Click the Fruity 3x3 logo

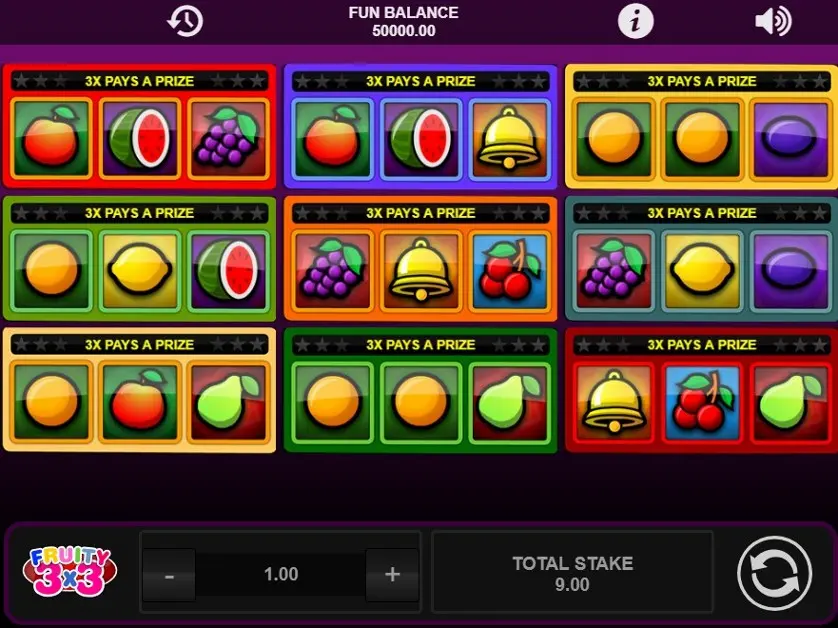coord(68,573)
